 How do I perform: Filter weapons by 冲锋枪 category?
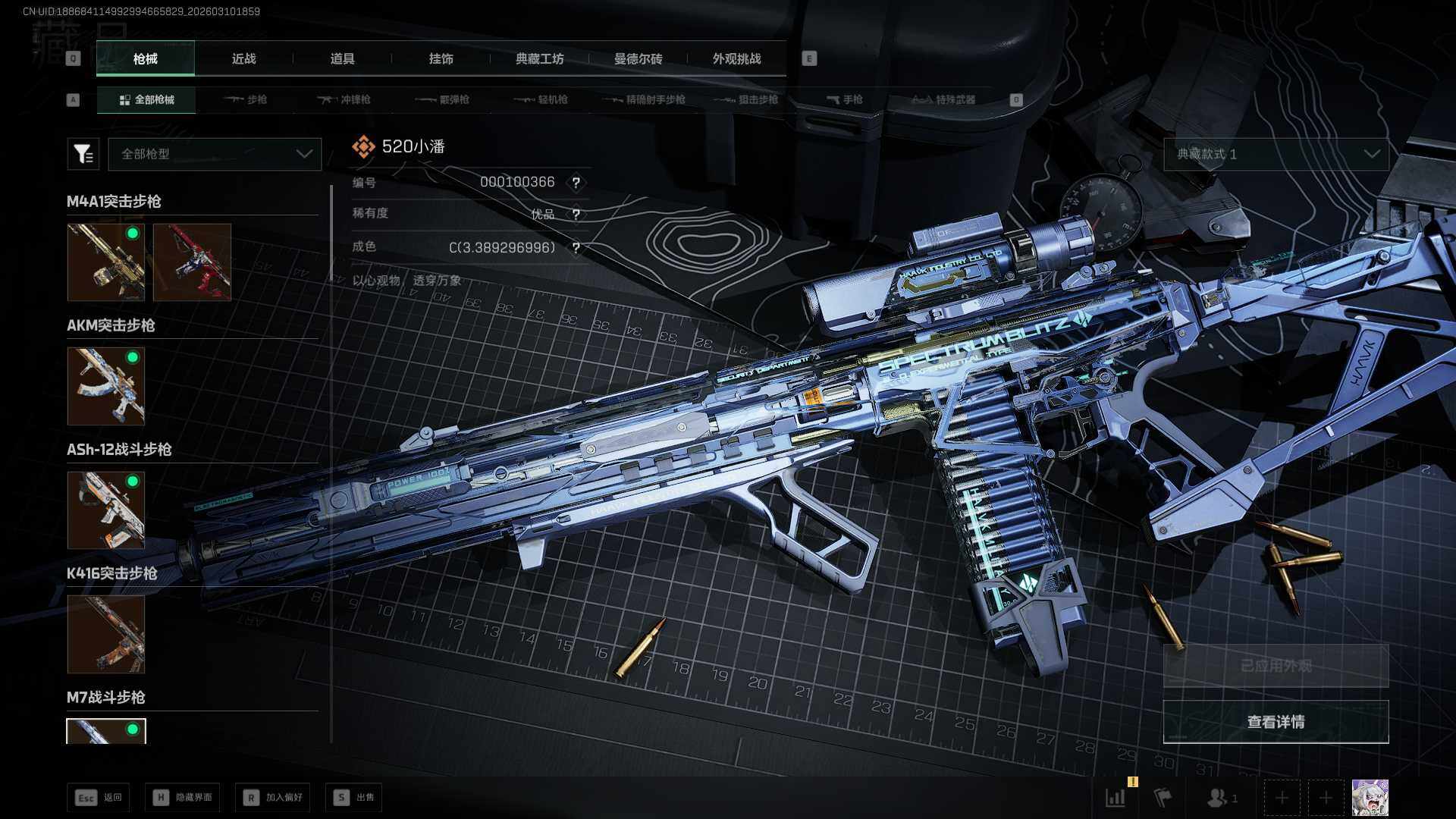click(x=344, y=100)
